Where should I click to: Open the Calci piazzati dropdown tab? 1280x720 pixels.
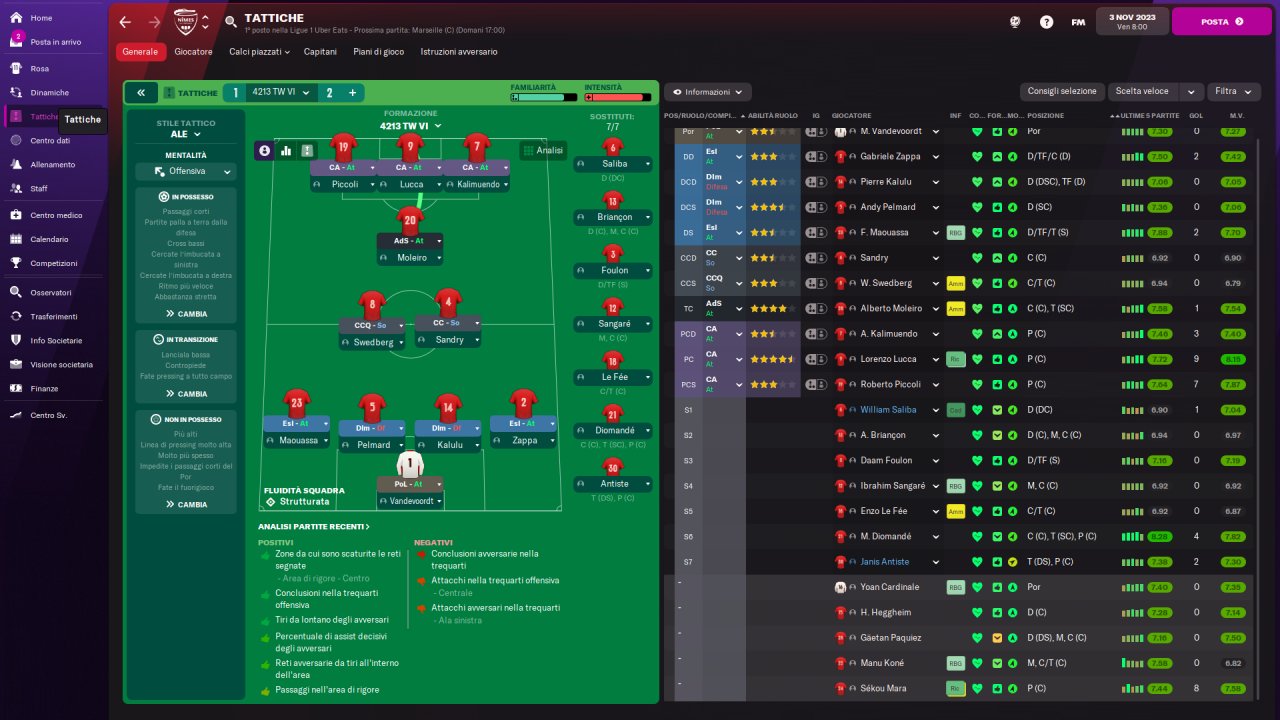point(259,51)
